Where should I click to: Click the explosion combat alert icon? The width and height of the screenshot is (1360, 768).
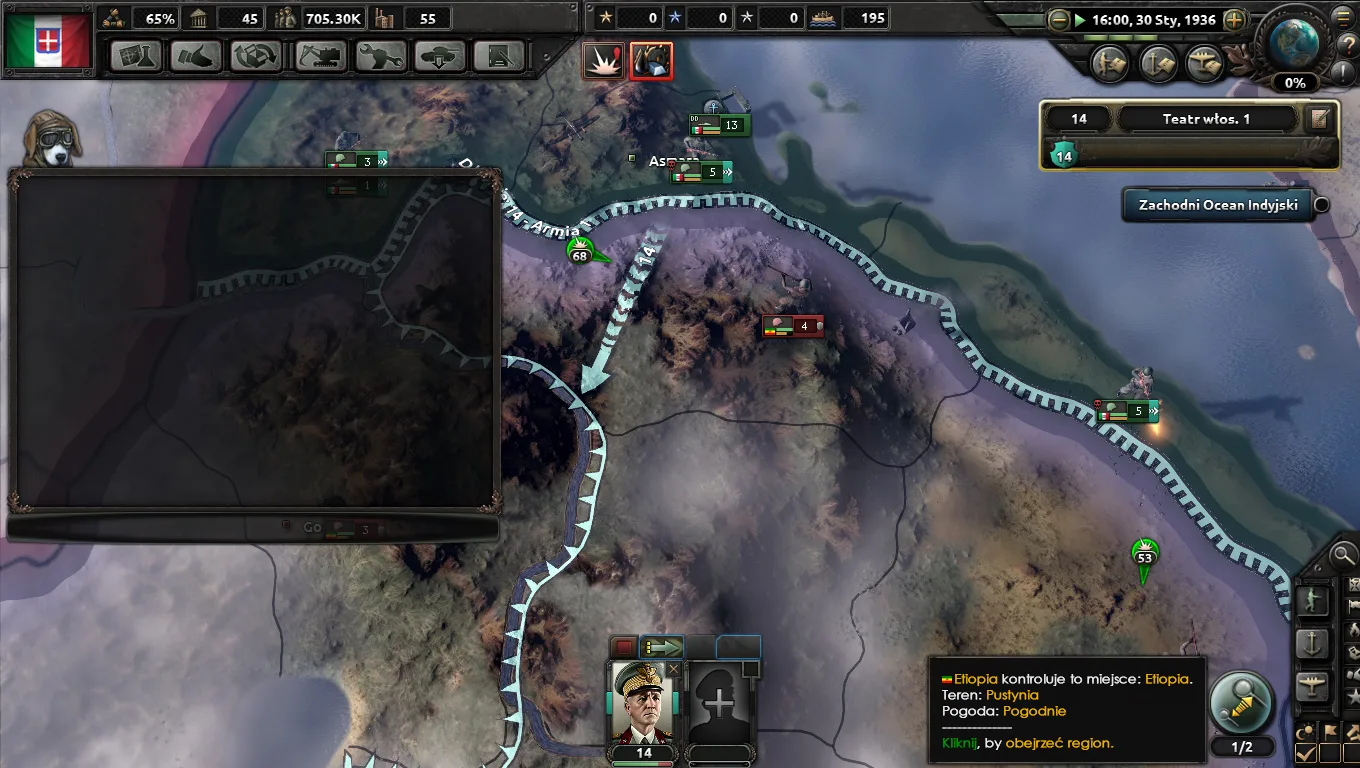(x=604, y=61)
